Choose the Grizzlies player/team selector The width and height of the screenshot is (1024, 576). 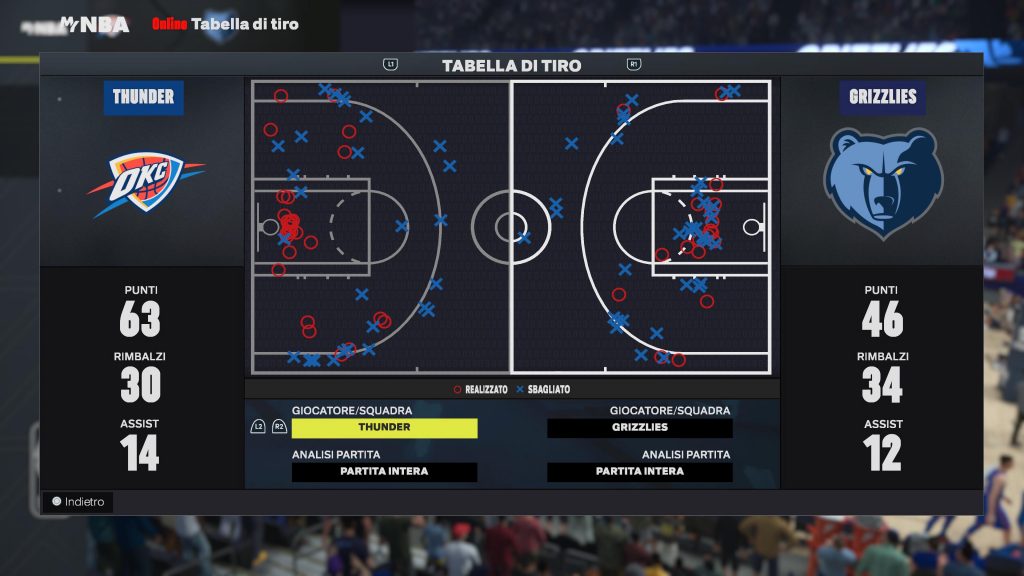[640, 428]
